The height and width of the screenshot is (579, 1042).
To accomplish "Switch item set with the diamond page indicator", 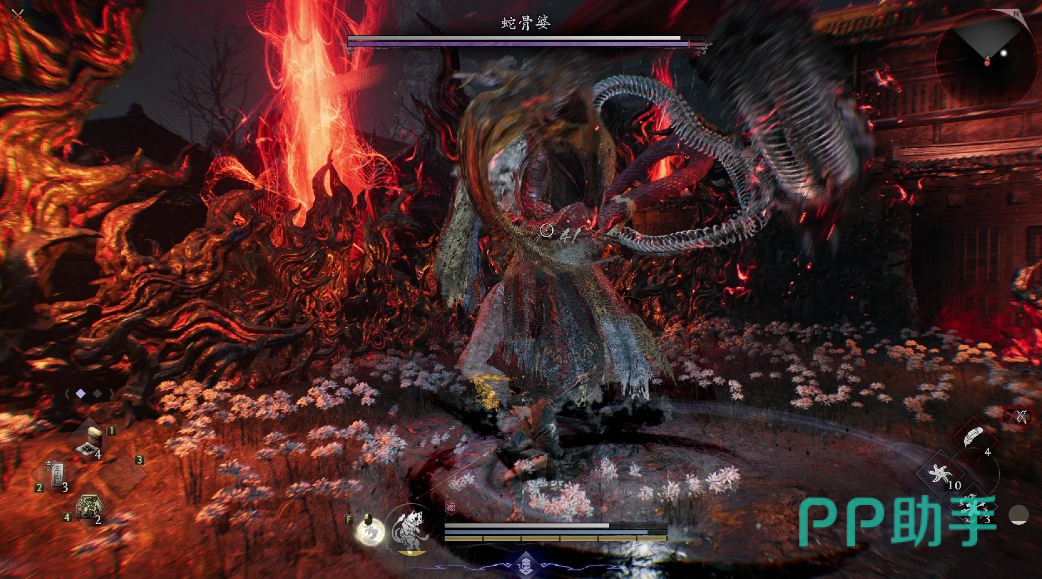I will [x=81, y=394].
